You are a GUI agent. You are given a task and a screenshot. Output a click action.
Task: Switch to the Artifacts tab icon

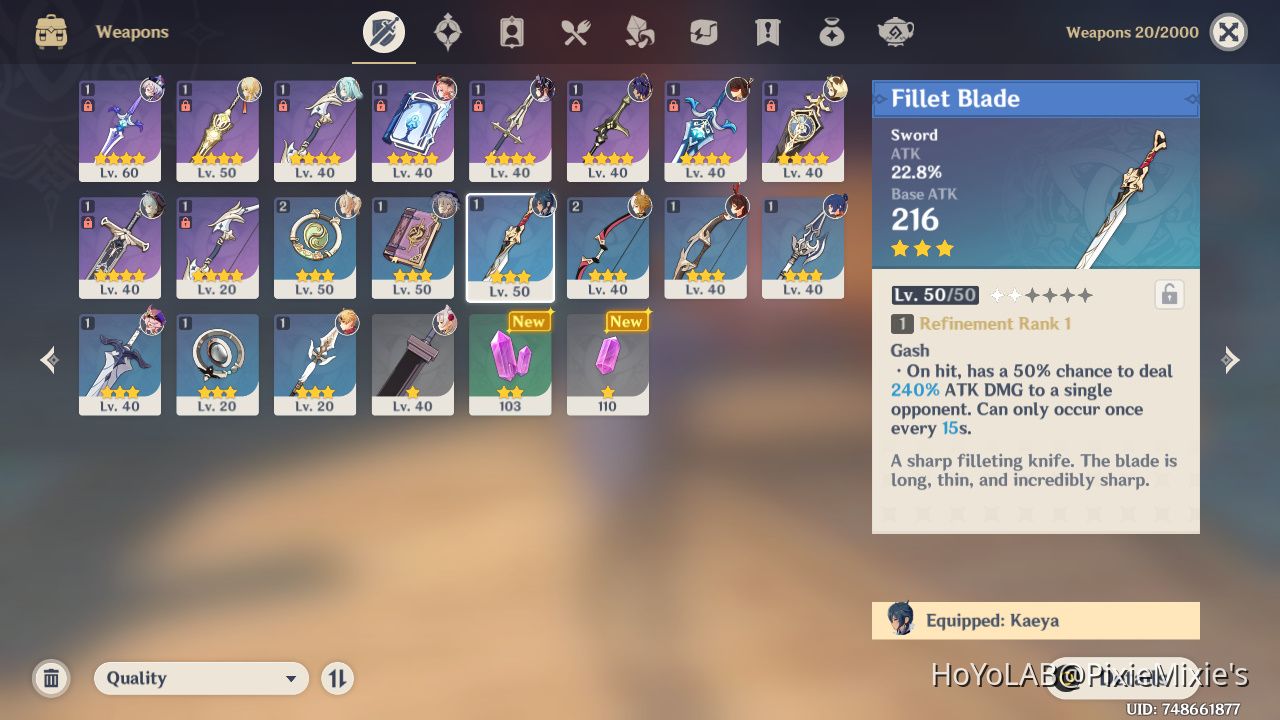(447, 31)
